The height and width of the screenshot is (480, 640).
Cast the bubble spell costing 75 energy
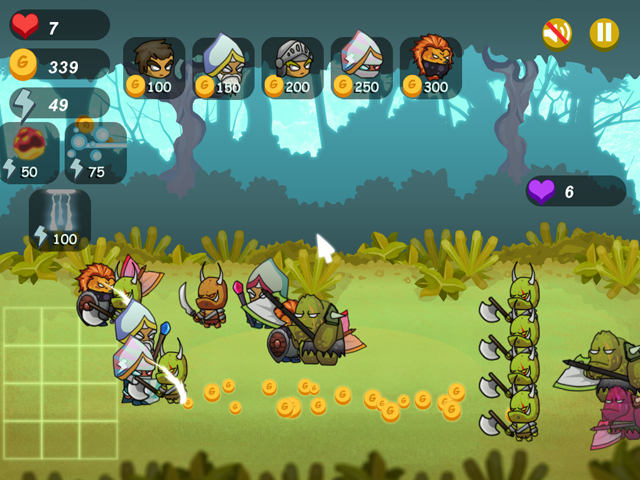(96, 152)
